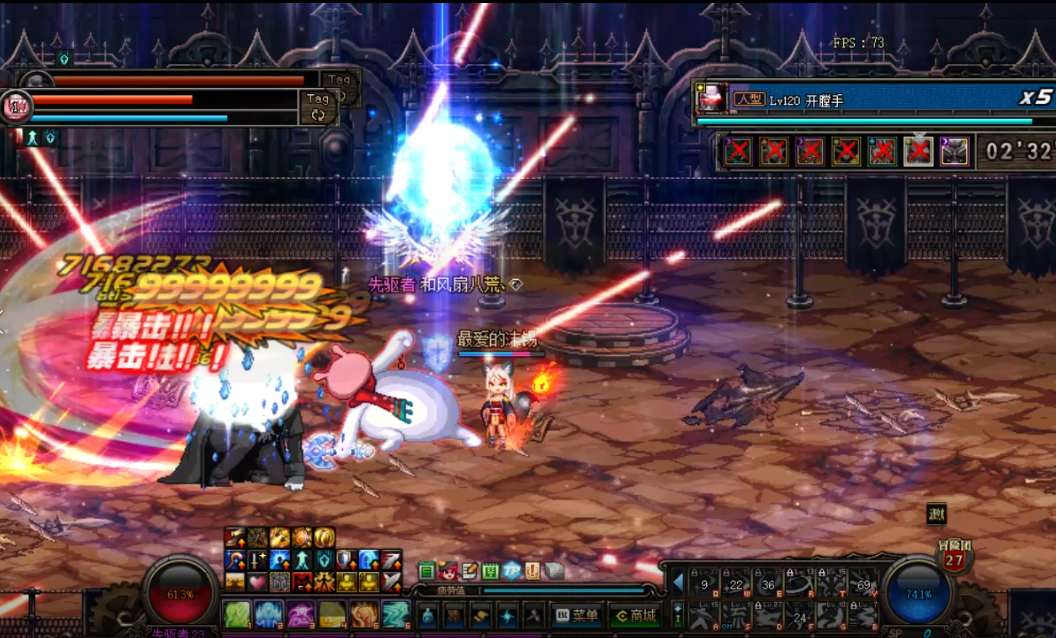
Task: Open the notepad with pencil icon
Action: (x=469, y=571)
